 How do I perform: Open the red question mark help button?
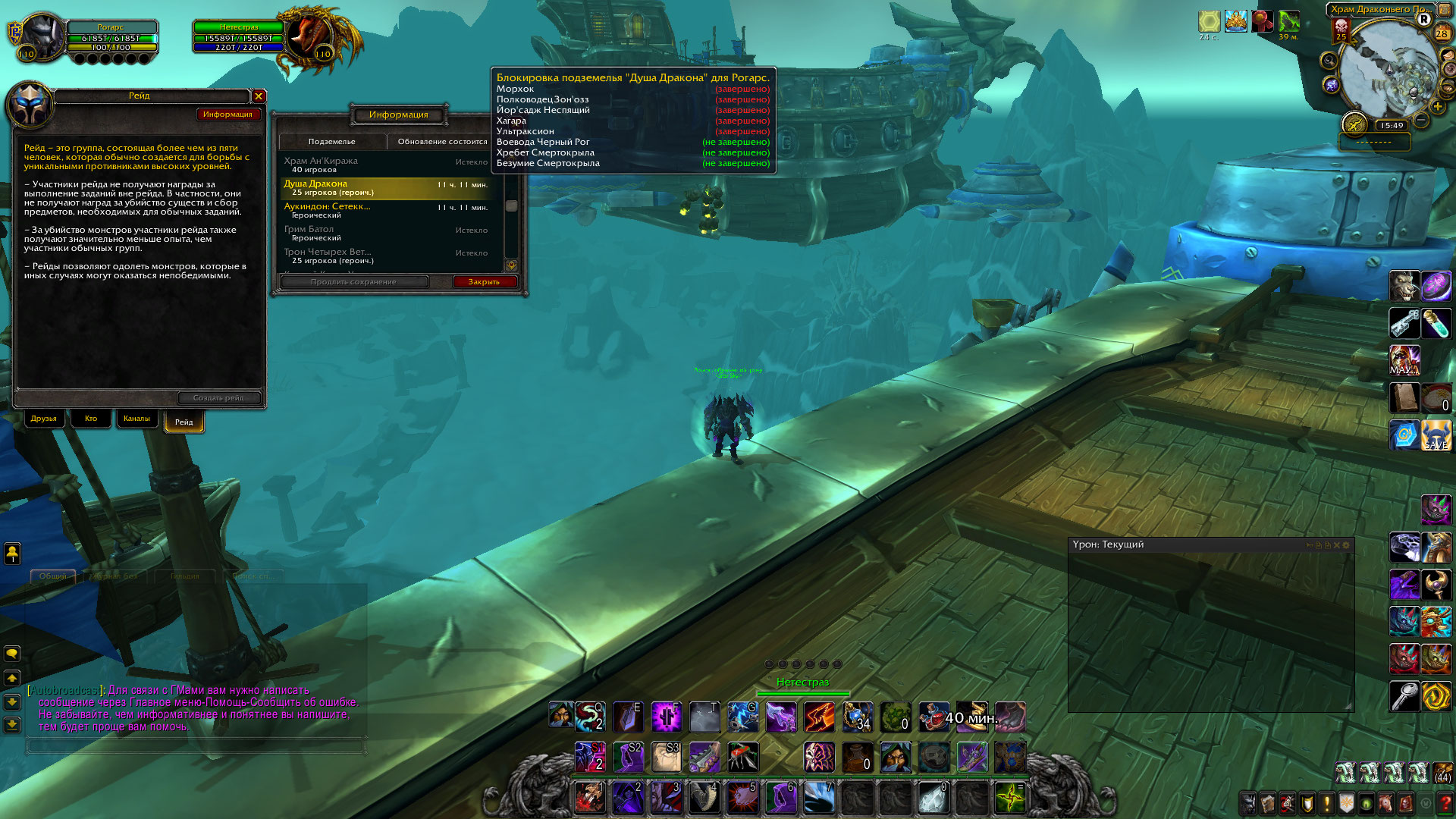(1445, 802)
